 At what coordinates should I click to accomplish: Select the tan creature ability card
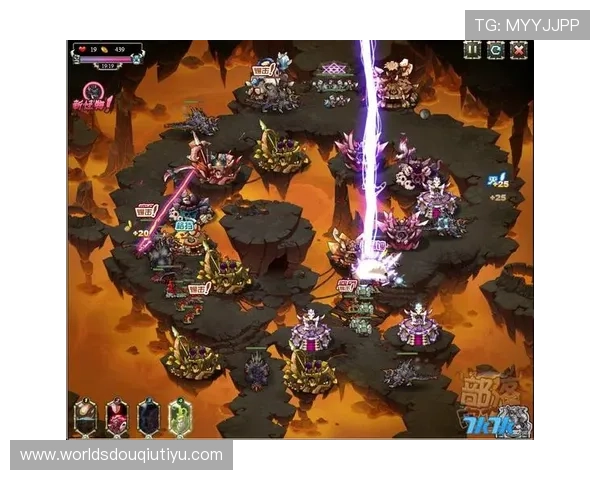click(x=87, y=416)
